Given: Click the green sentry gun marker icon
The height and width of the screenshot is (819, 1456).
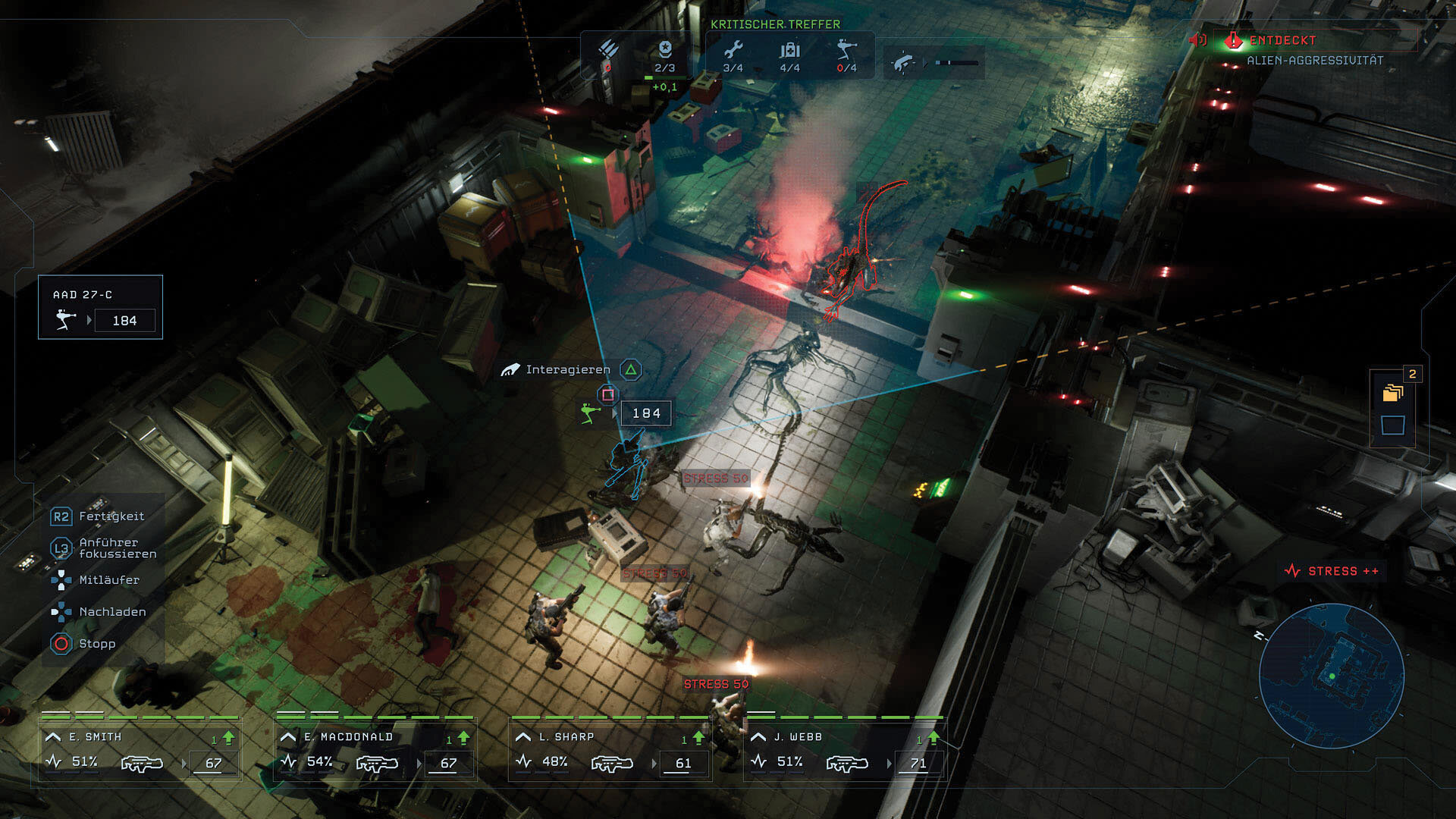Looking at the screenshot, I should click(x=589, y=413).
